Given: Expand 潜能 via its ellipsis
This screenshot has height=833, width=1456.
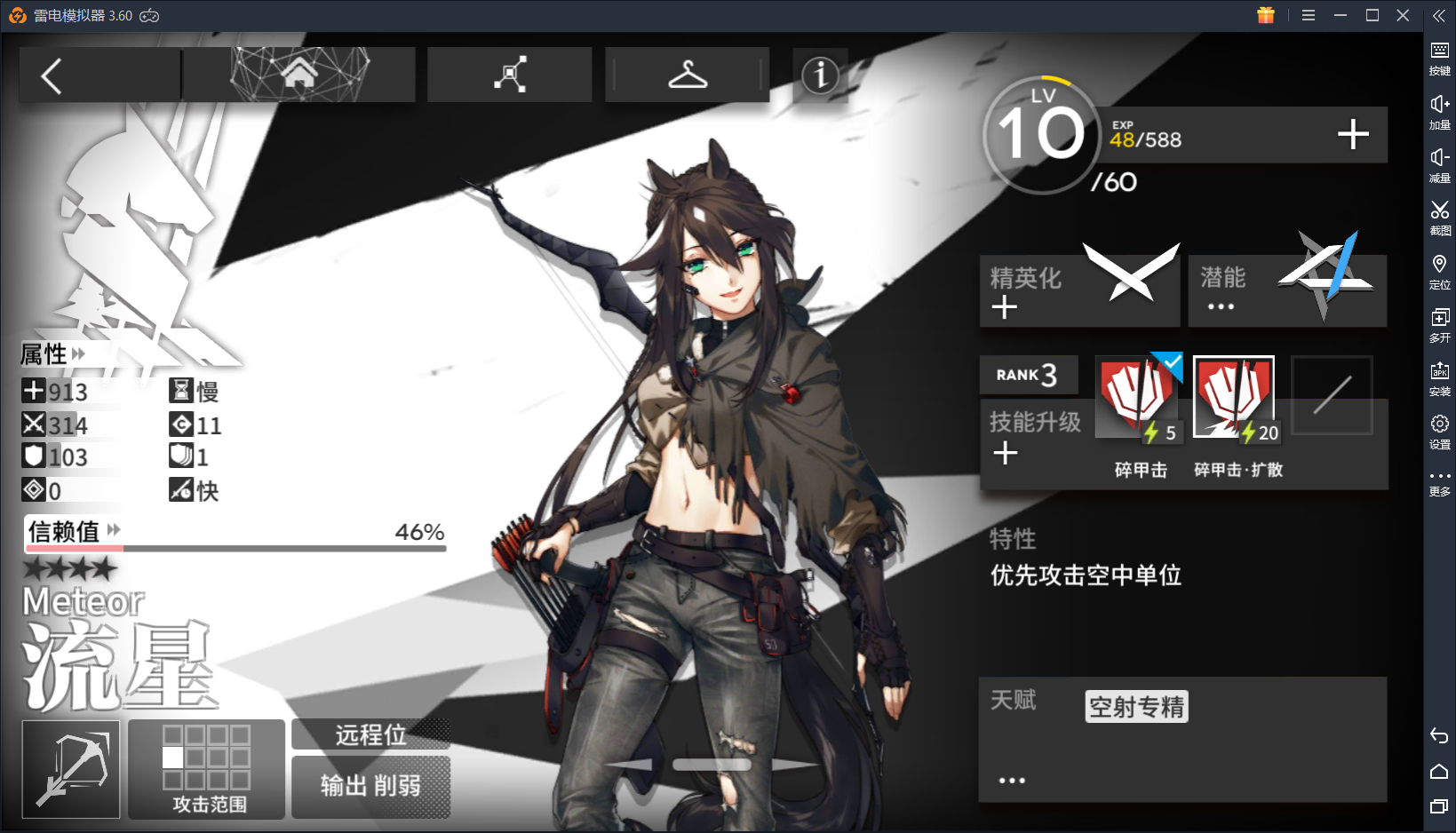Looking at the screenshot, I should [x=1221, y=306].
